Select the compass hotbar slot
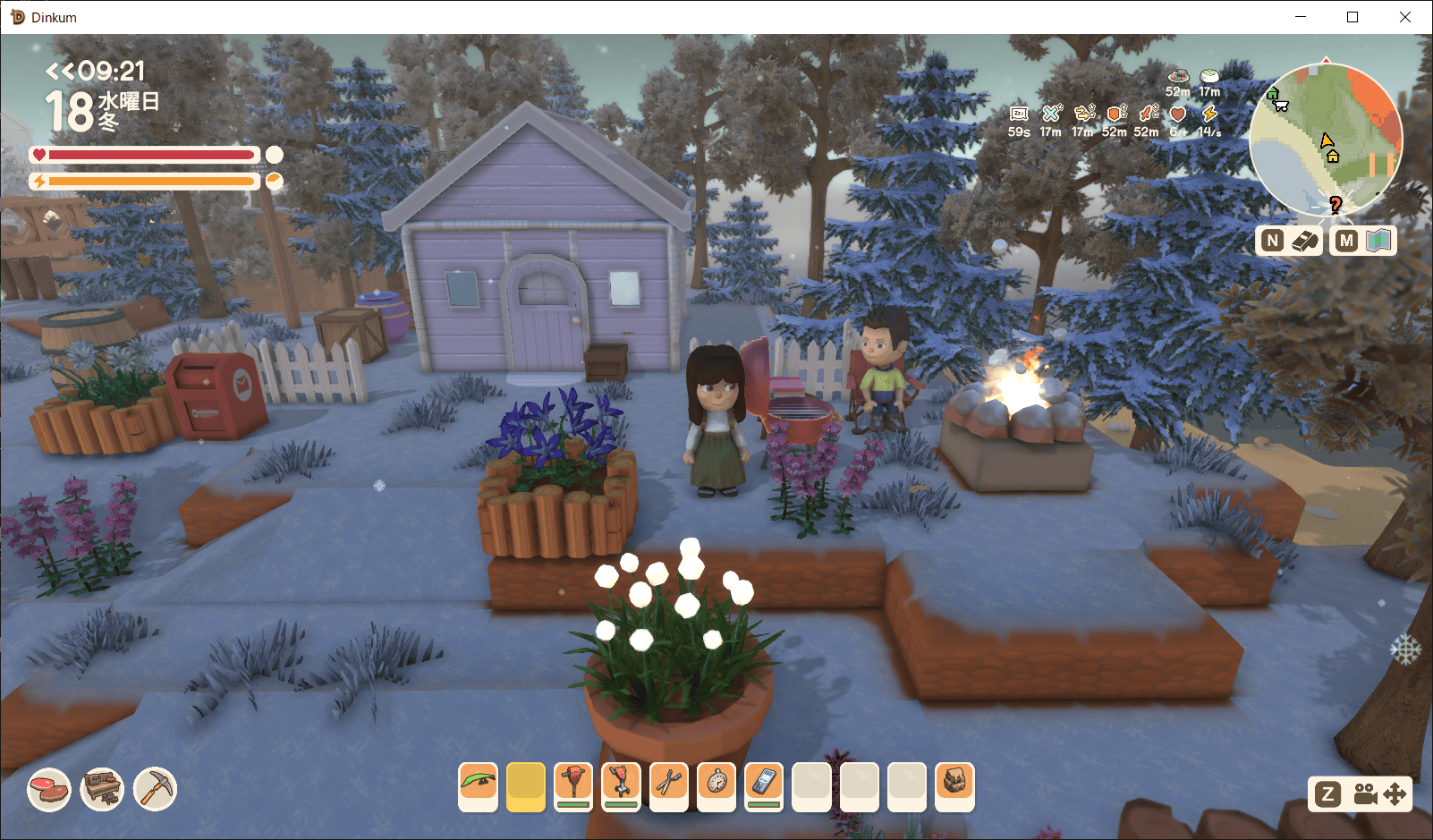 coord(716,786)
